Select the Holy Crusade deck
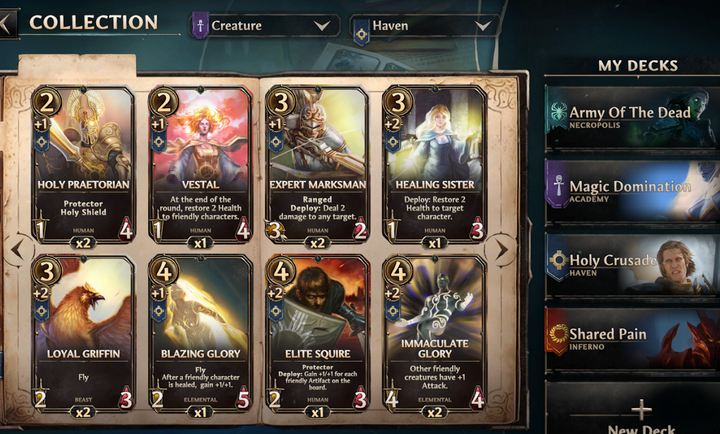The image size is (720, 434). [x=632, y=264]
